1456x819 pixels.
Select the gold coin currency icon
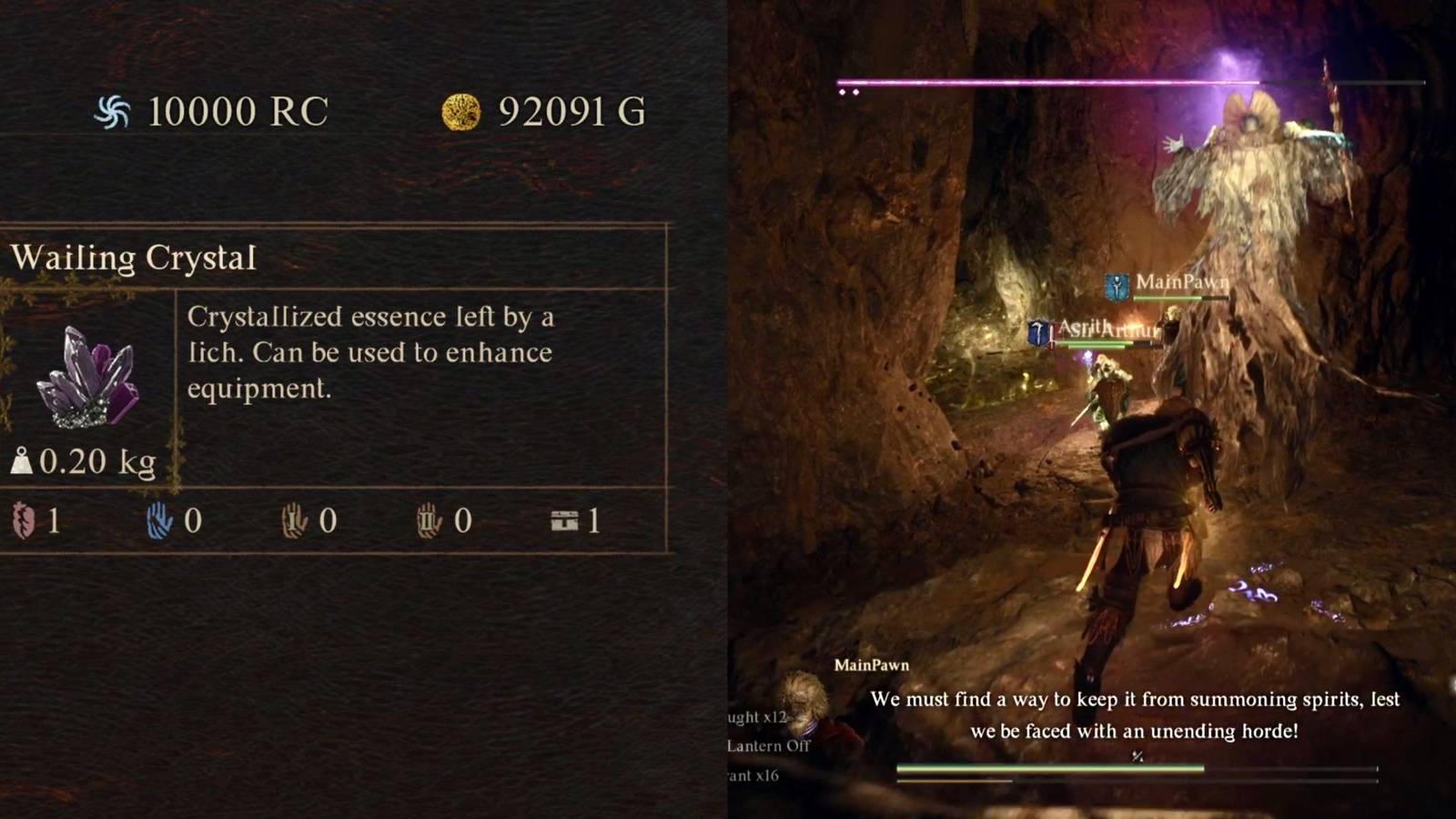point(462,111)
